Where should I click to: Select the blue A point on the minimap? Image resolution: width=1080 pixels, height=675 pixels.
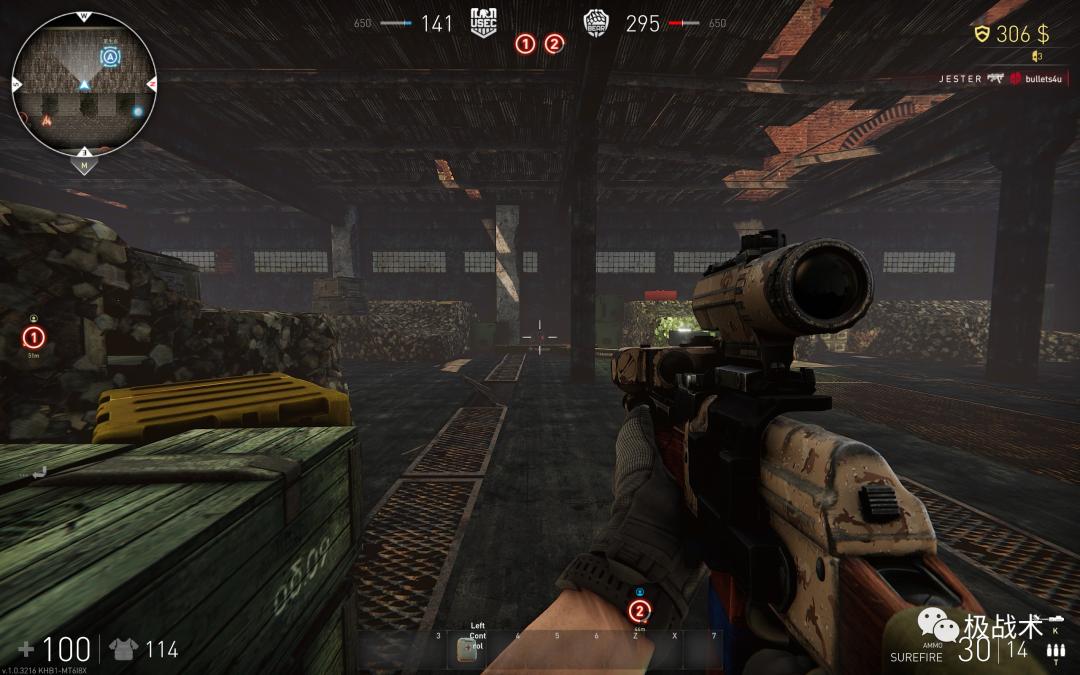(x=109, y=58)
